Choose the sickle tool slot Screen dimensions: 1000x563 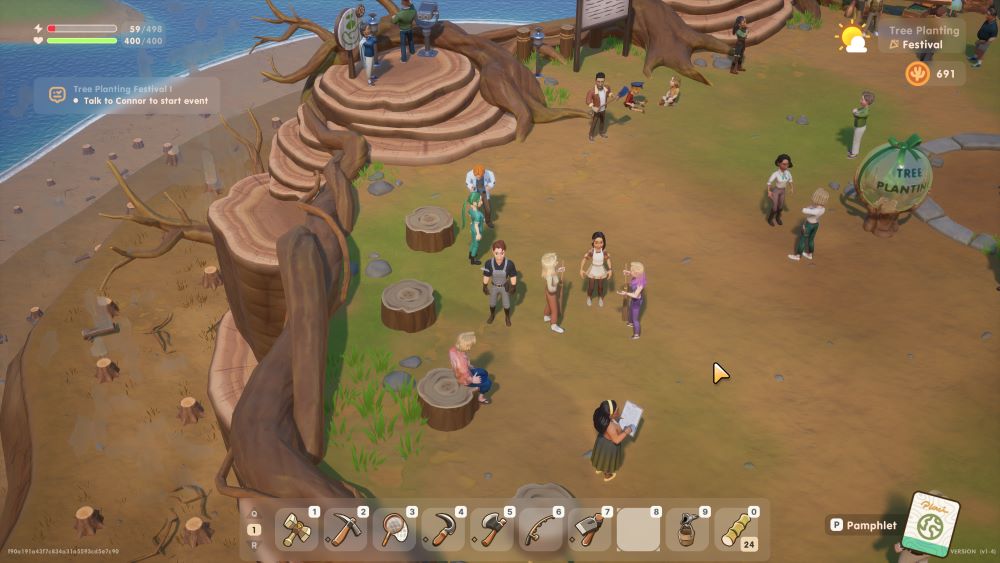click(x=443, y=530)
